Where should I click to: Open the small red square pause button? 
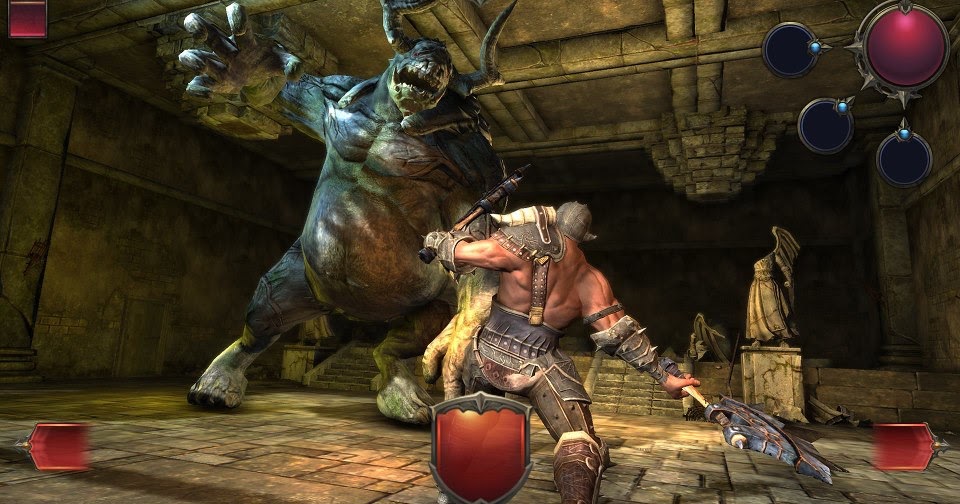27,18
